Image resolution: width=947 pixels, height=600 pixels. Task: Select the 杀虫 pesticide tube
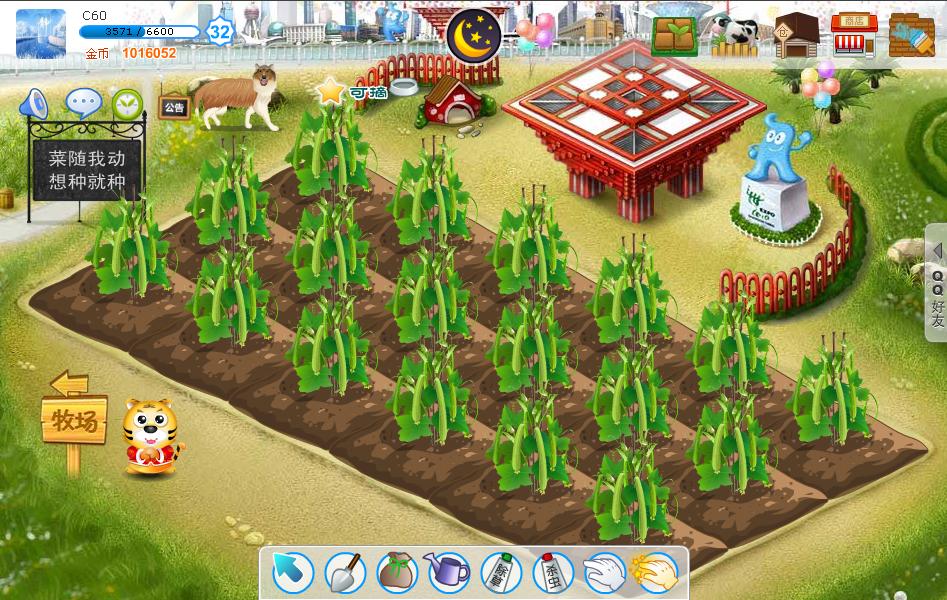pyautogui.click(x=552, y=573)
